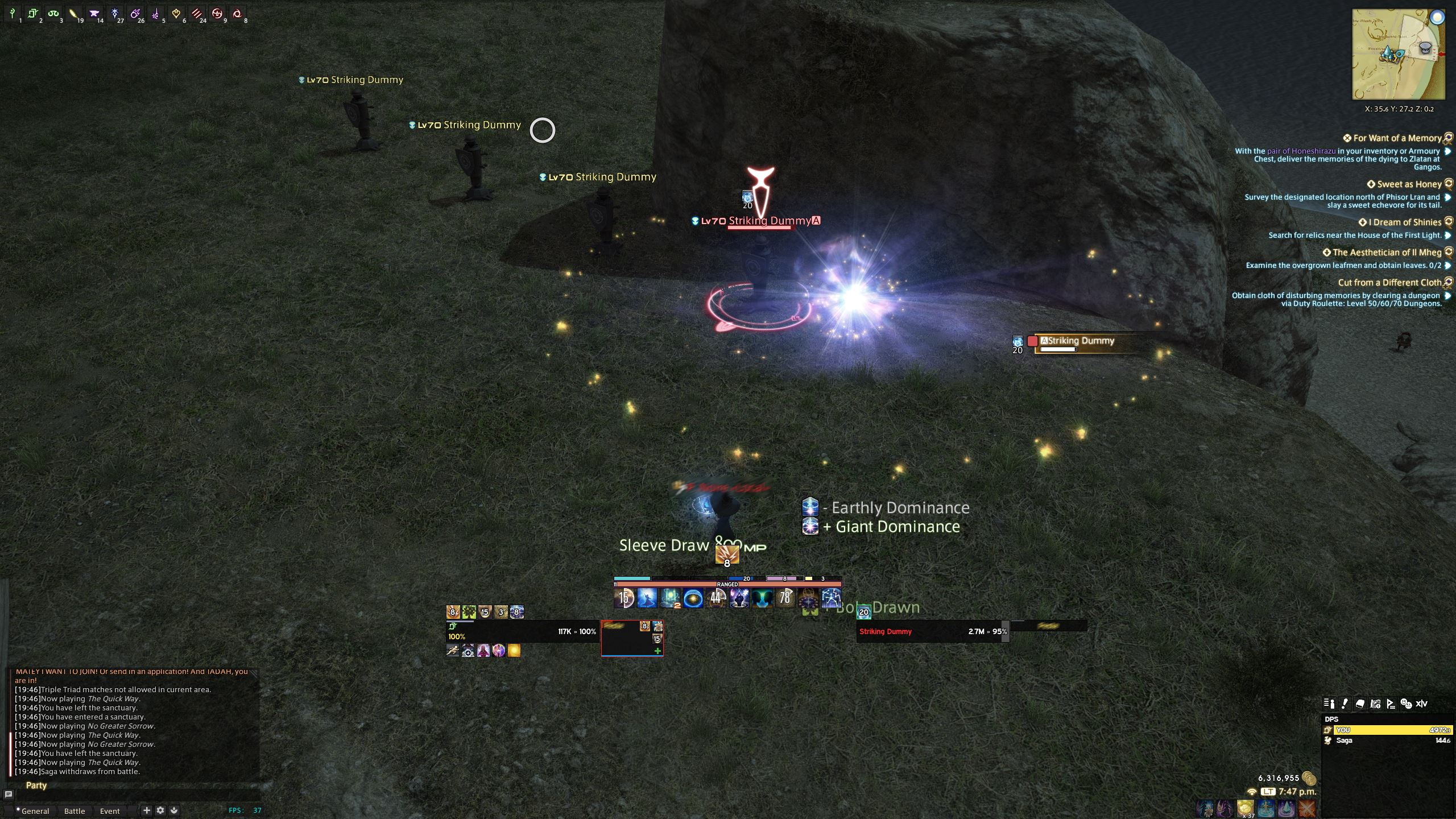Viewport: 1456px width, 819px height.
Task: Open the Social smiley faces menu
Action: click(1406, 704)
